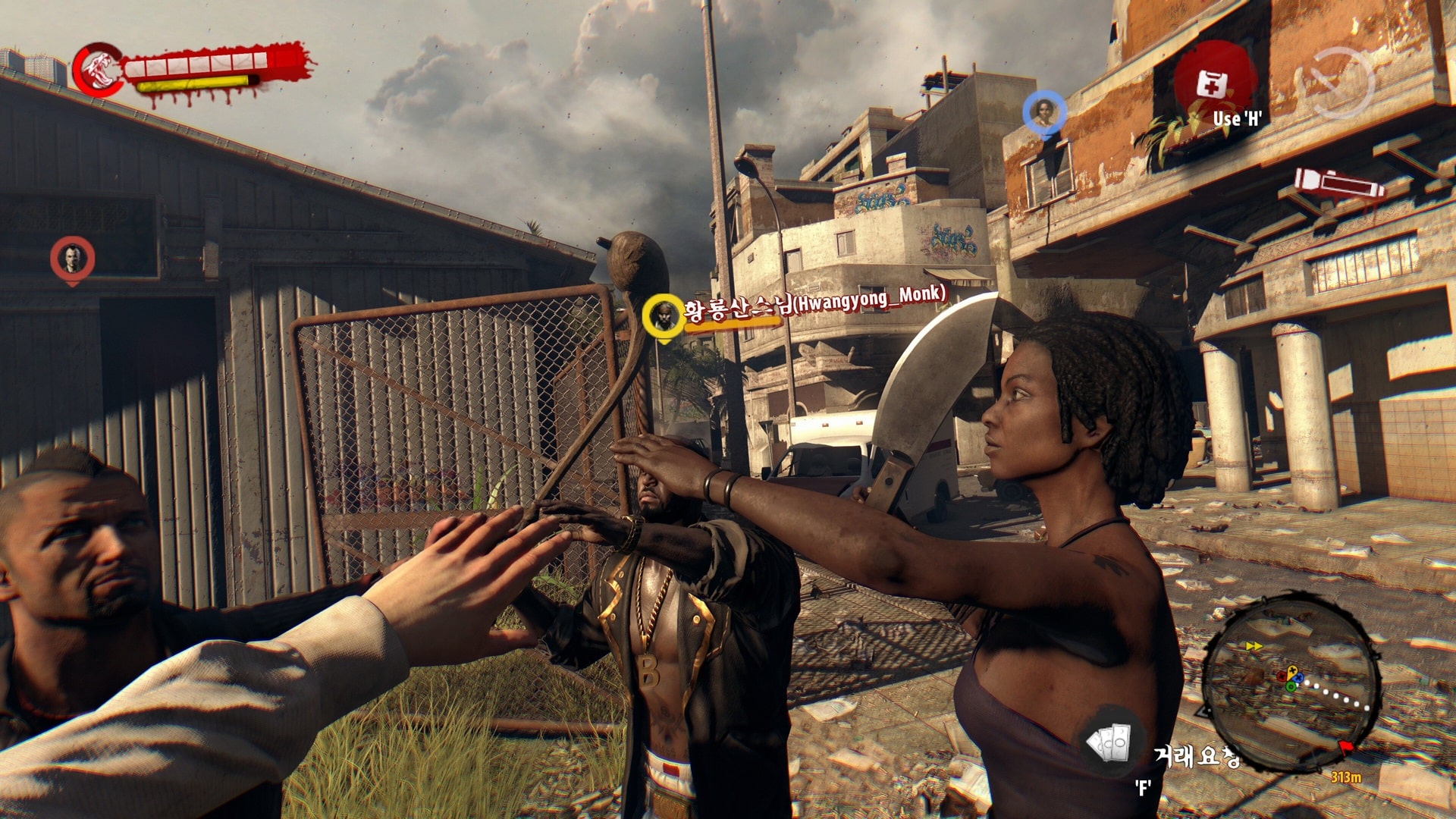Click the trade request cards icon
Screen dimensions: 1456x819
1109,744
